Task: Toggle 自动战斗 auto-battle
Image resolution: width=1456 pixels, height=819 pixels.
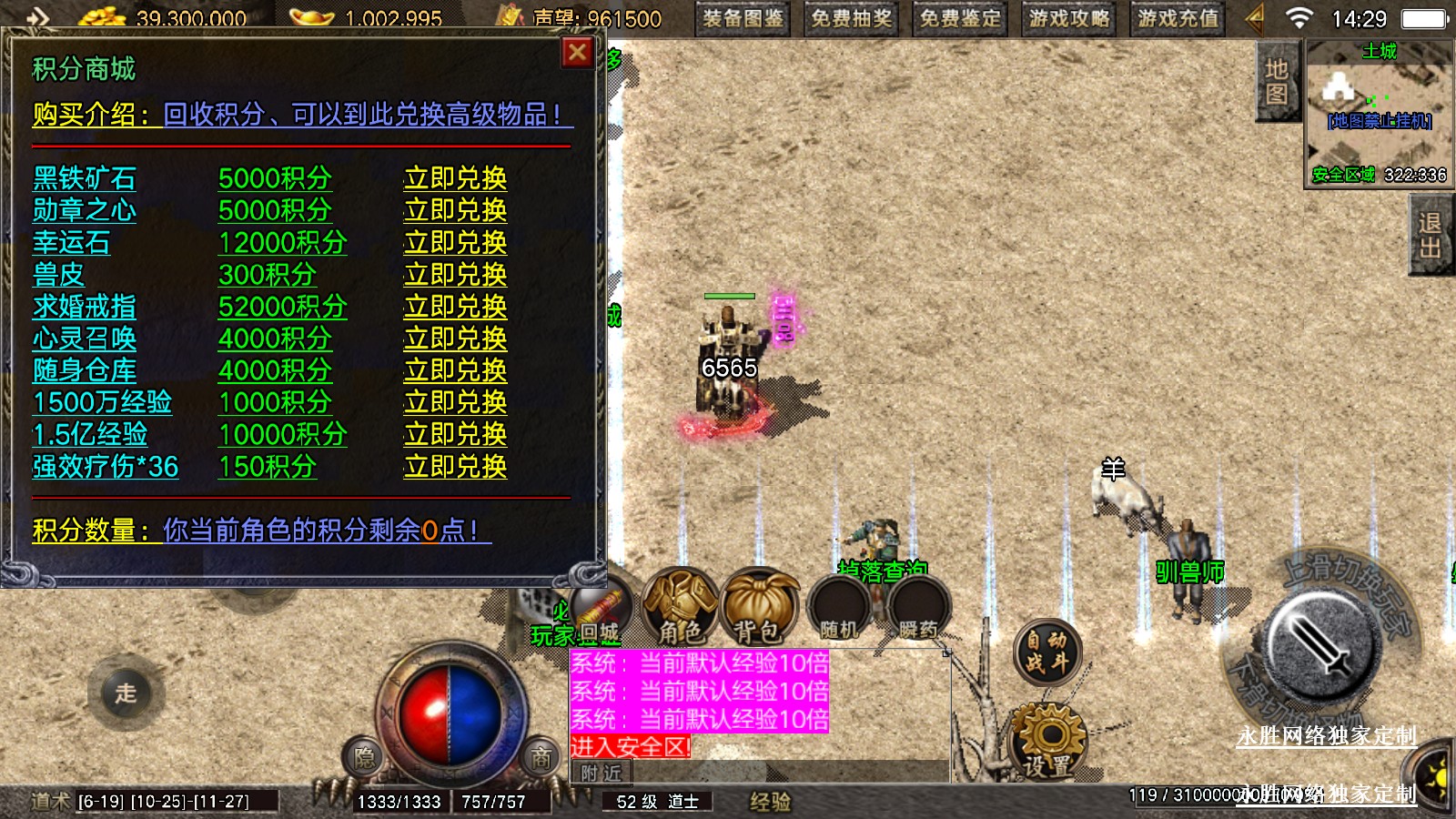Action: (x=1047, y=652)
